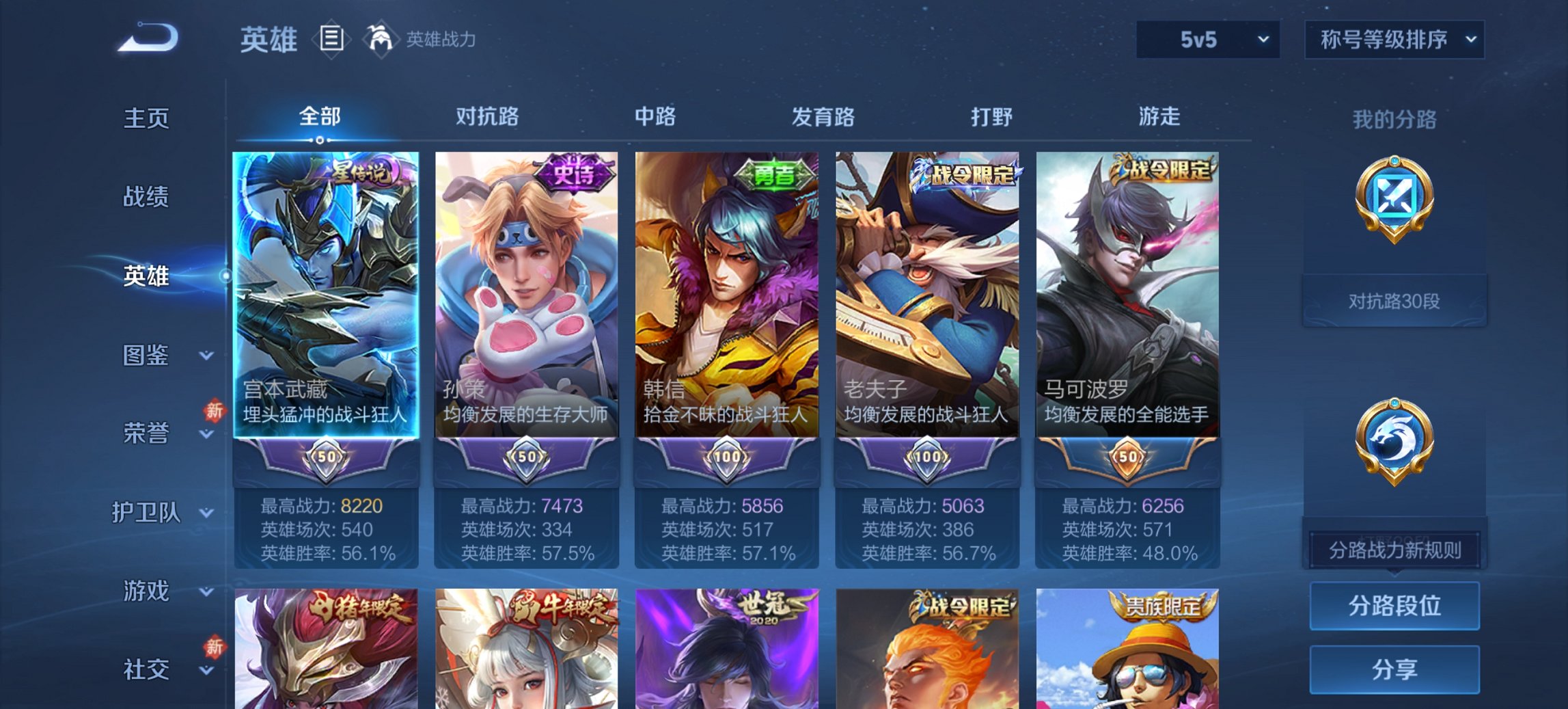The height and width of the screenshot is (709, 1568).
Task: Open the scroll list icon beside 英雄 heading
Action: [x=331, y=40]
